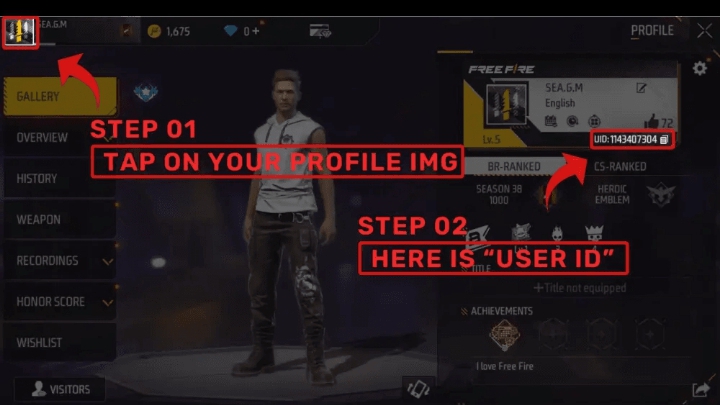The height and width of the screenshot is (405, 720).
Task: Open profile settings gear icon
Action: click(699, 69)
